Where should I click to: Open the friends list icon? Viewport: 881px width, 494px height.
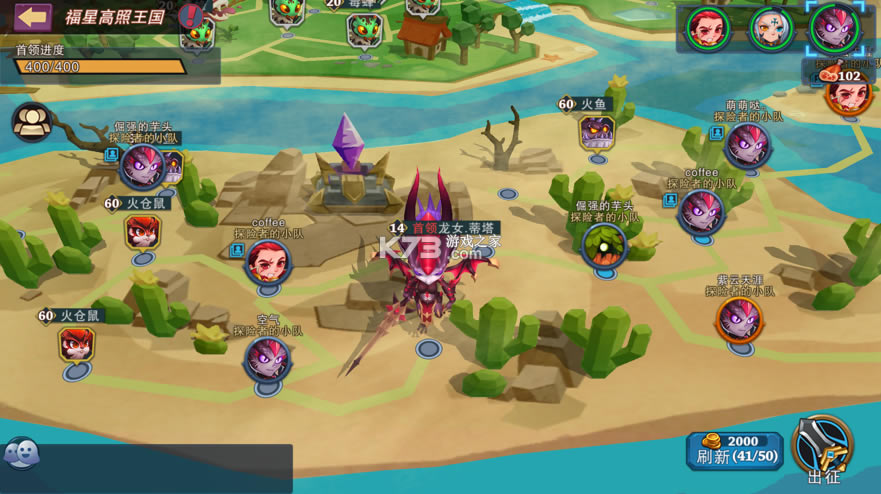click(x=32, y=122)
